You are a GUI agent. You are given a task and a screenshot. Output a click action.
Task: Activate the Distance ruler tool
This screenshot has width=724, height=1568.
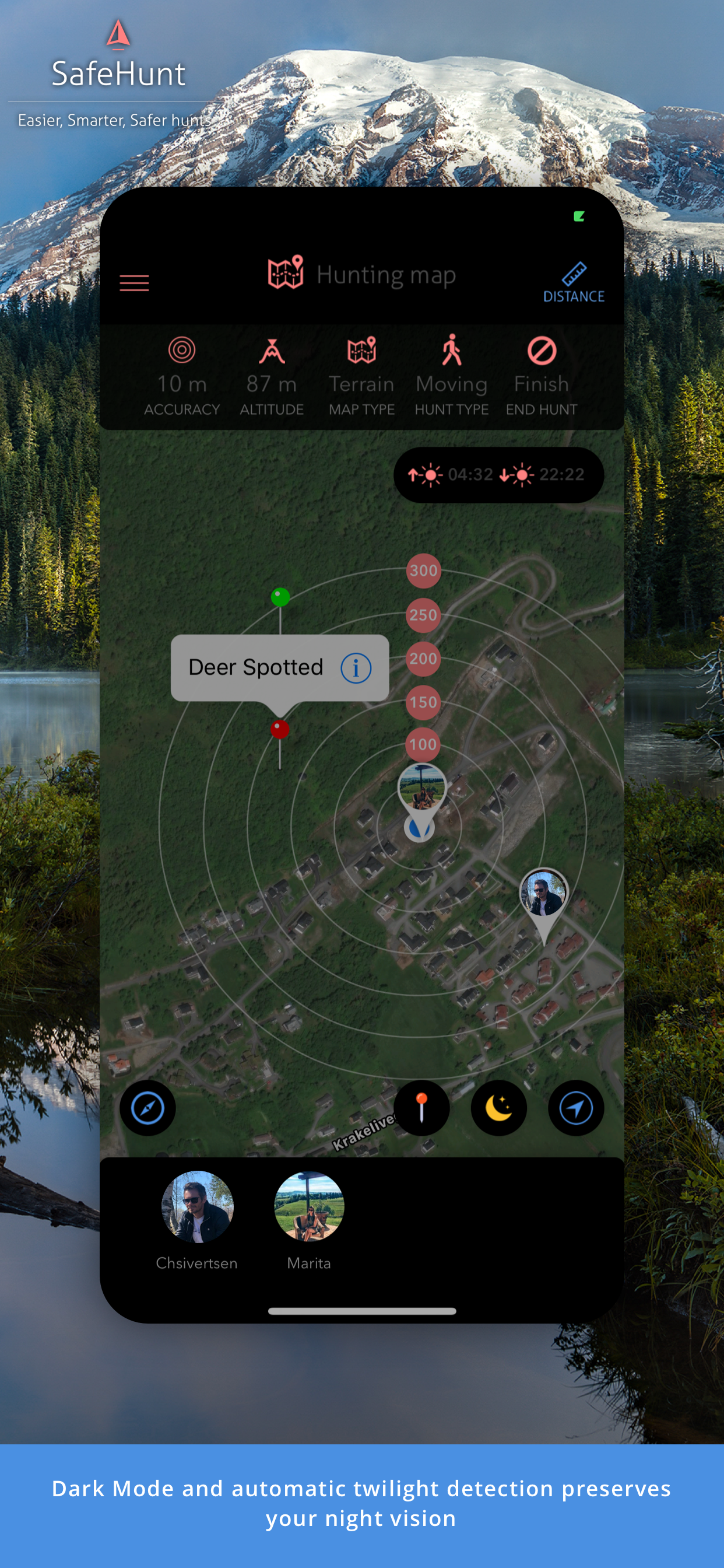click(x=573, y=282)
